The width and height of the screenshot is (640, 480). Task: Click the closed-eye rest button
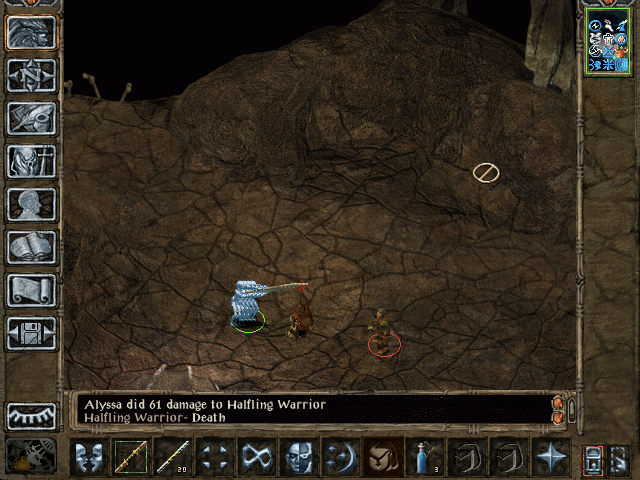(32, 415)
